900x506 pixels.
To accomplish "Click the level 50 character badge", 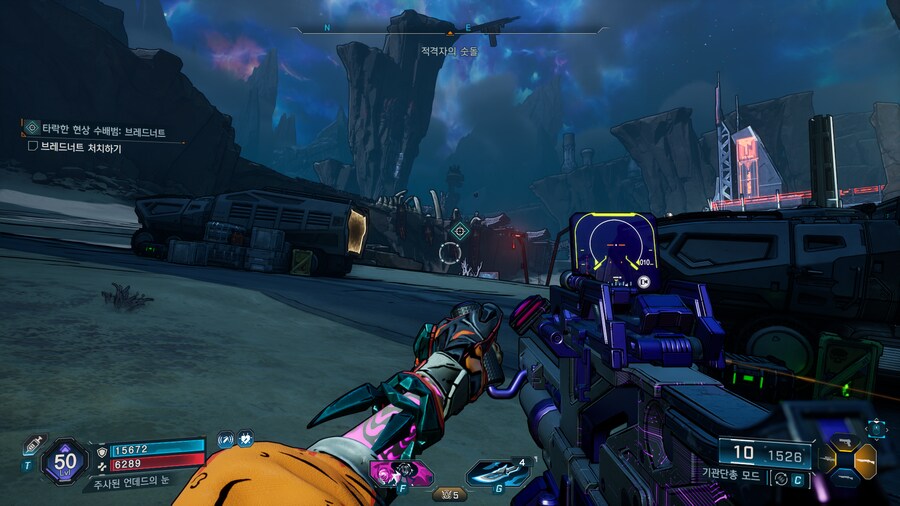I will [x=67, y=462].
